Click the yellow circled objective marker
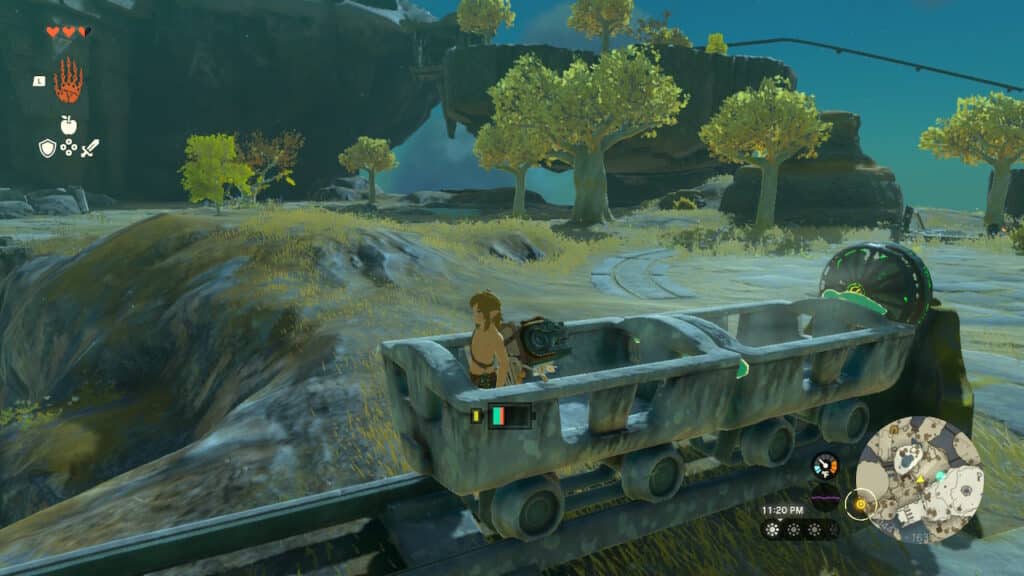Image resolution: width=1024 pixels, height=576 pixels. coord(859,503)
